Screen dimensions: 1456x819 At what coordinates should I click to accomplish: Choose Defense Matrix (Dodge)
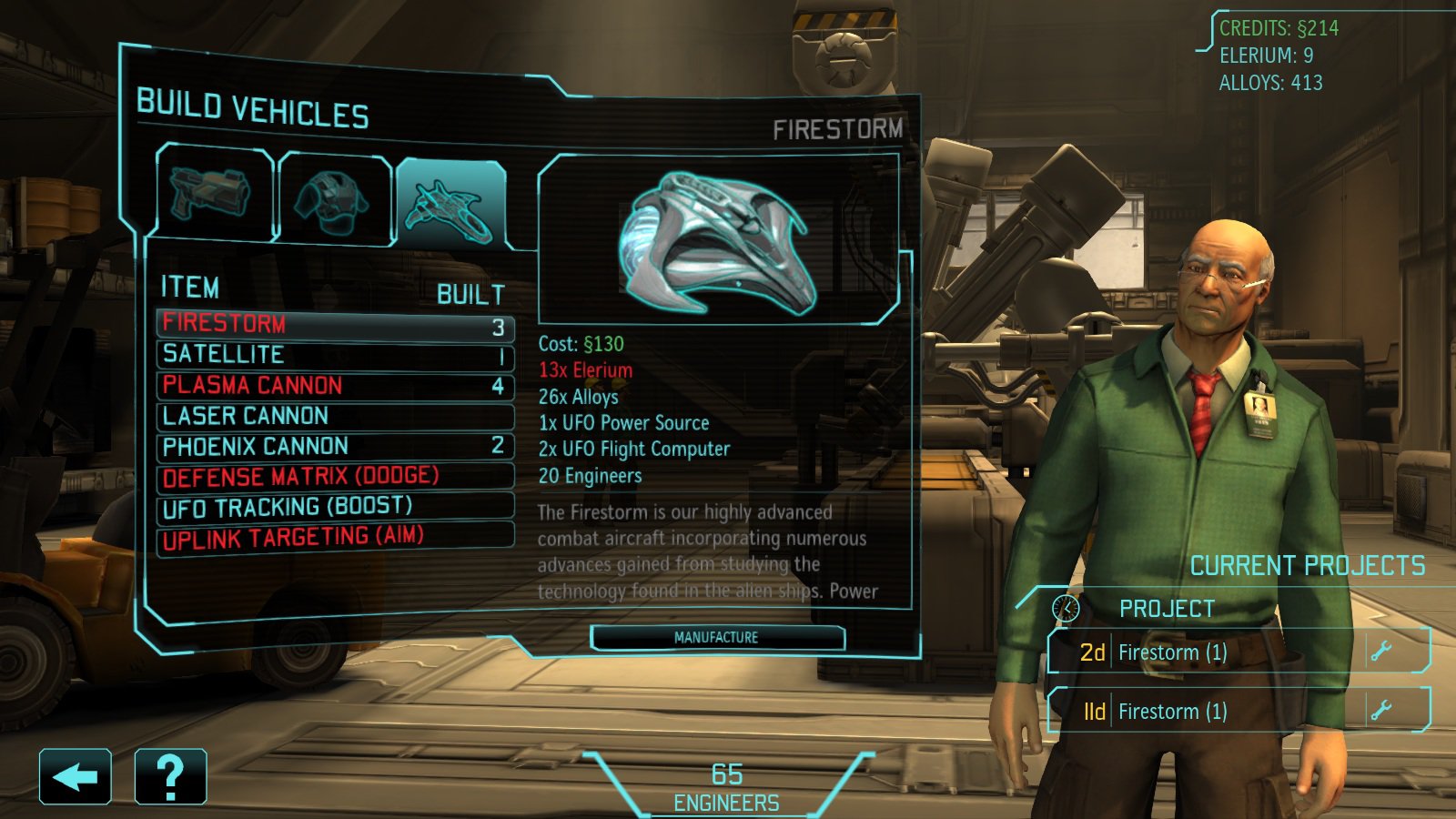[x=335, y=477]
